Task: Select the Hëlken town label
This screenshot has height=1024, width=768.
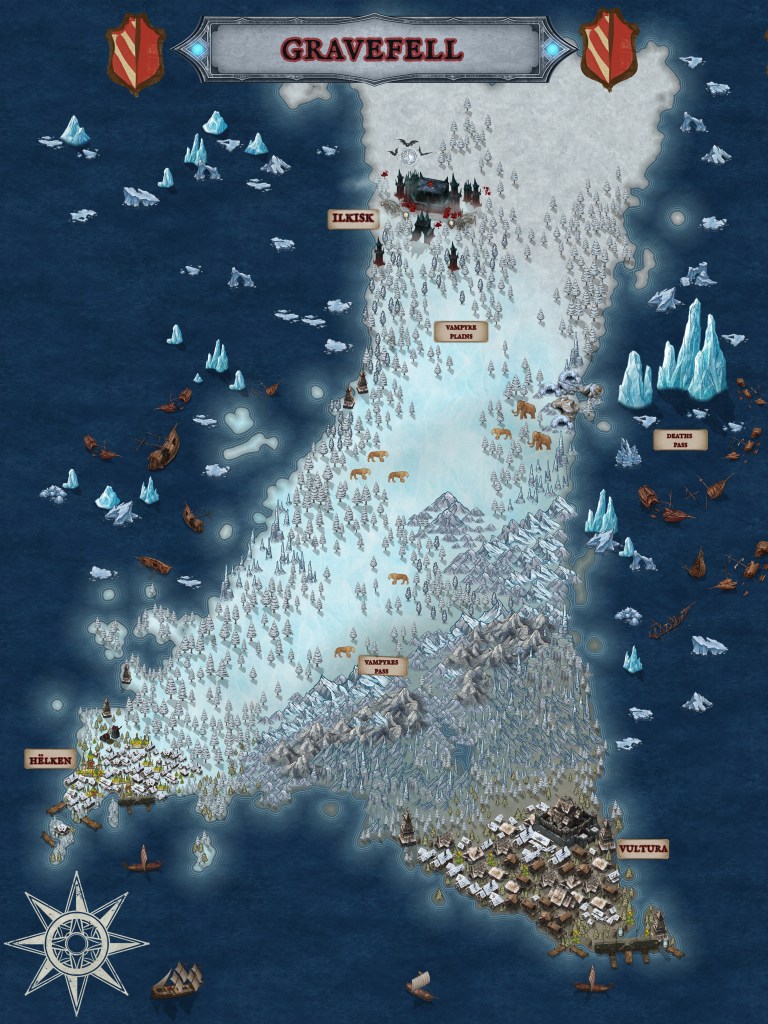Action: pos(50,760)
